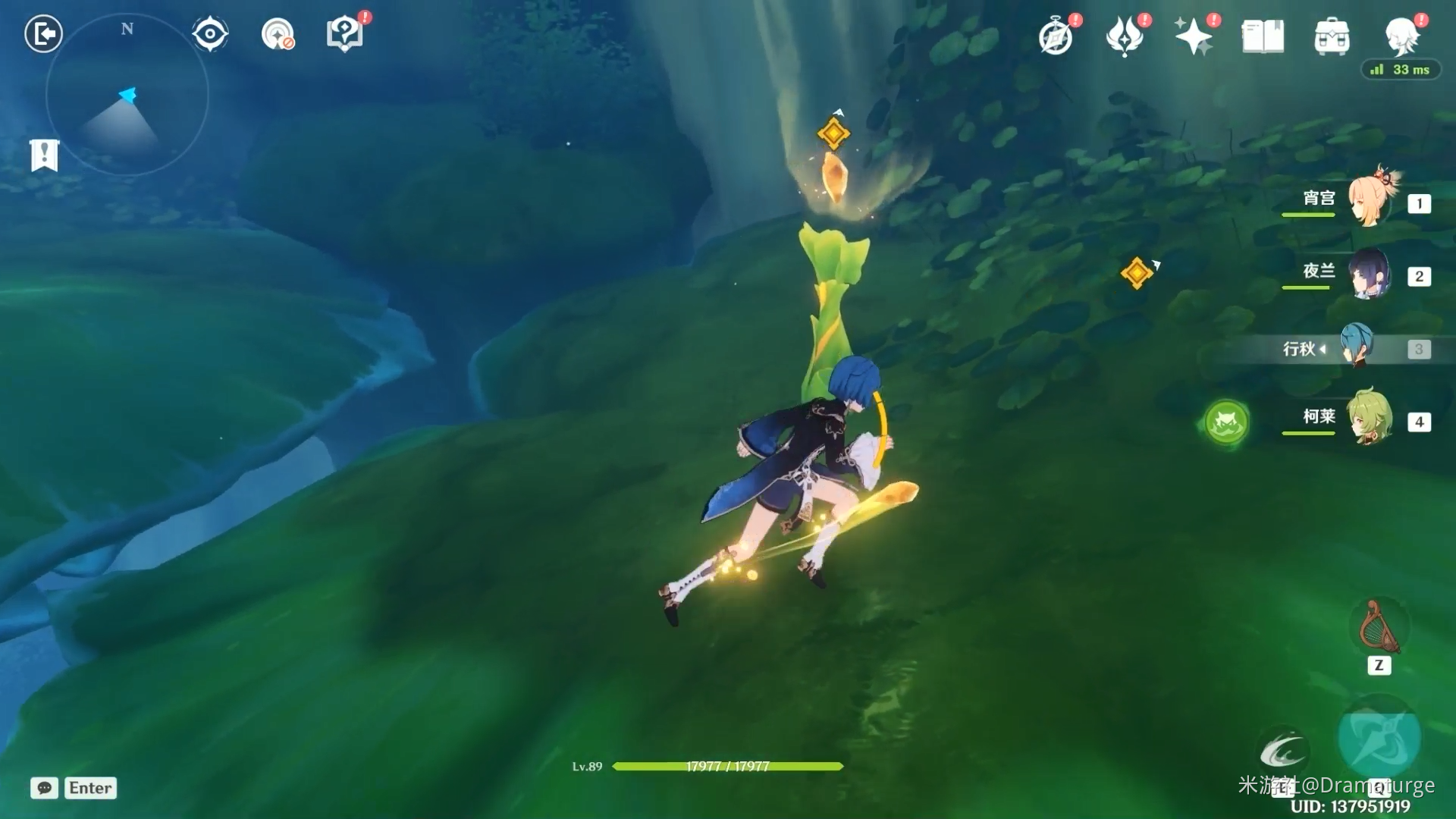Activate the teal elemental burst icon
Image resolution: width=1456 pixels, height=819 pixels.
tap(1379, 737)
